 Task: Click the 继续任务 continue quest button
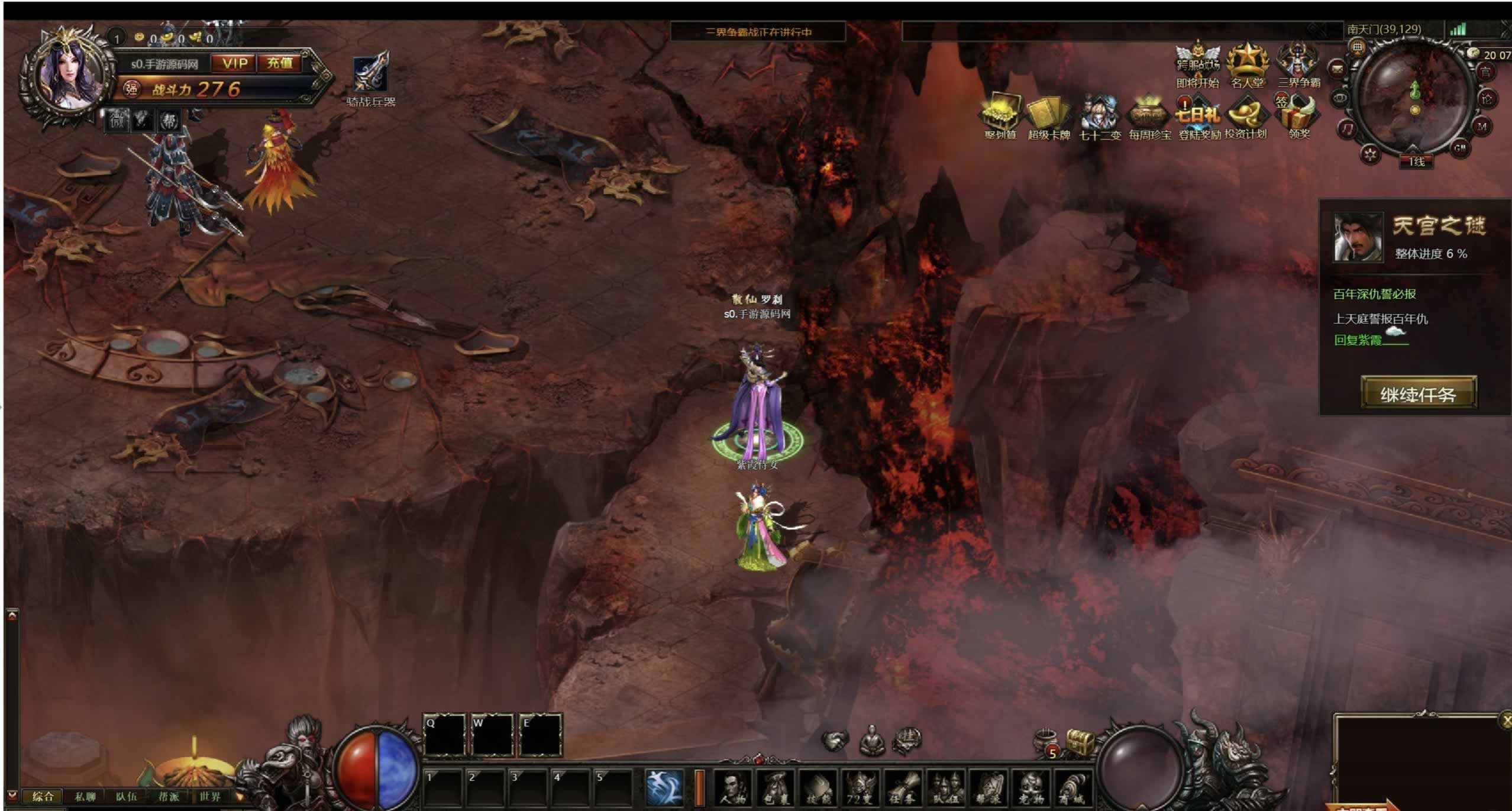pos(1418,393)
